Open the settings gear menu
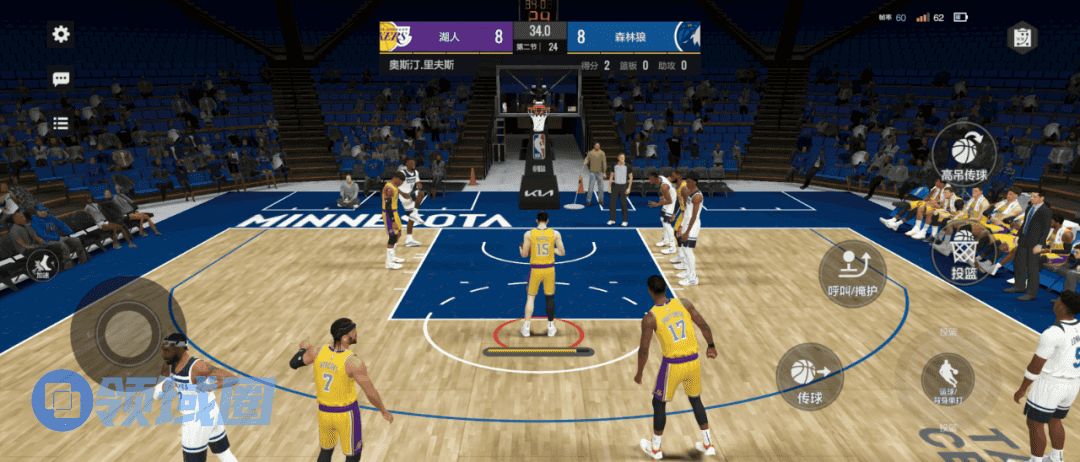Image resolution: width=1080 pixels, height=462 pixels. tap(61, 34)
